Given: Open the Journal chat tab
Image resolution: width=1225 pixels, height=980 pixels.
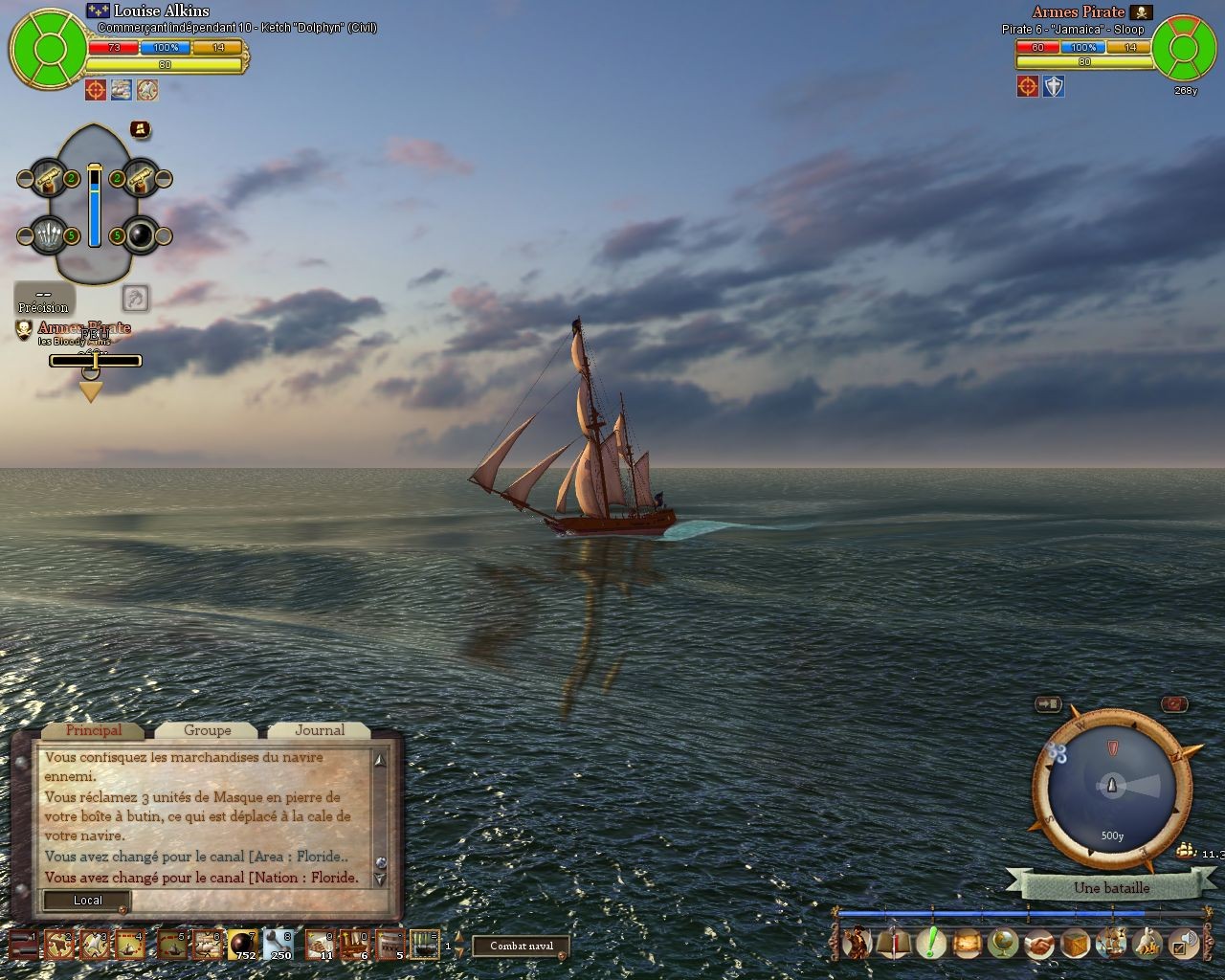Looking at the screenshot, I should coord(320,730).
